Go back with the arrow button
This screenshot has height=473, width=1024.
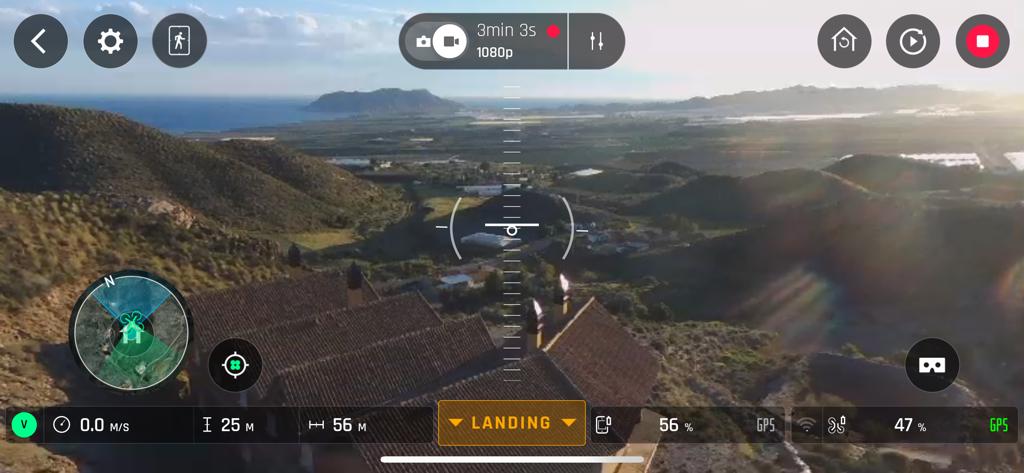(40, 41)
